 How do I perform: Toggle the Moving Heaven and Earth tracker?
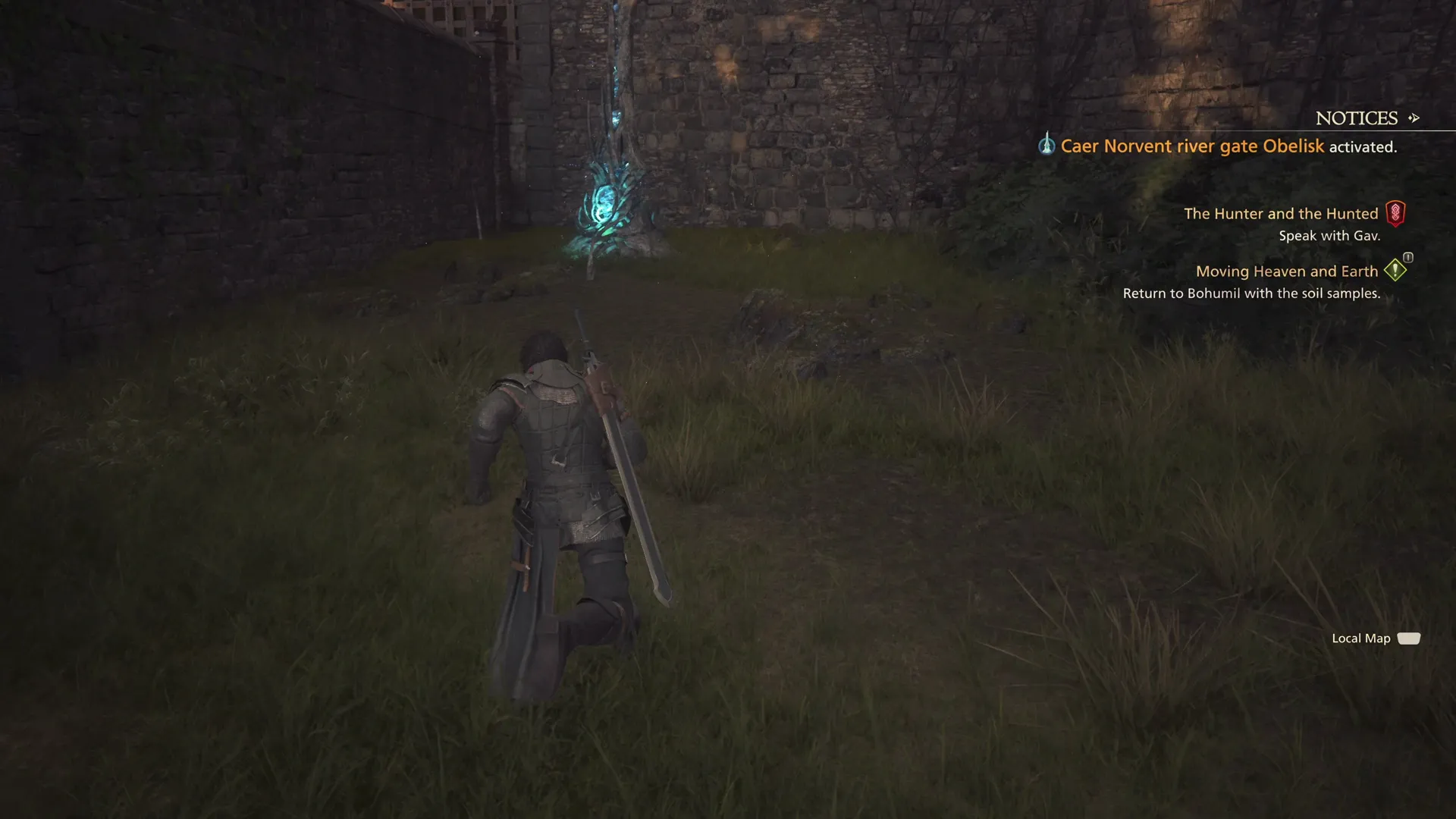(x=1287, y=271)
